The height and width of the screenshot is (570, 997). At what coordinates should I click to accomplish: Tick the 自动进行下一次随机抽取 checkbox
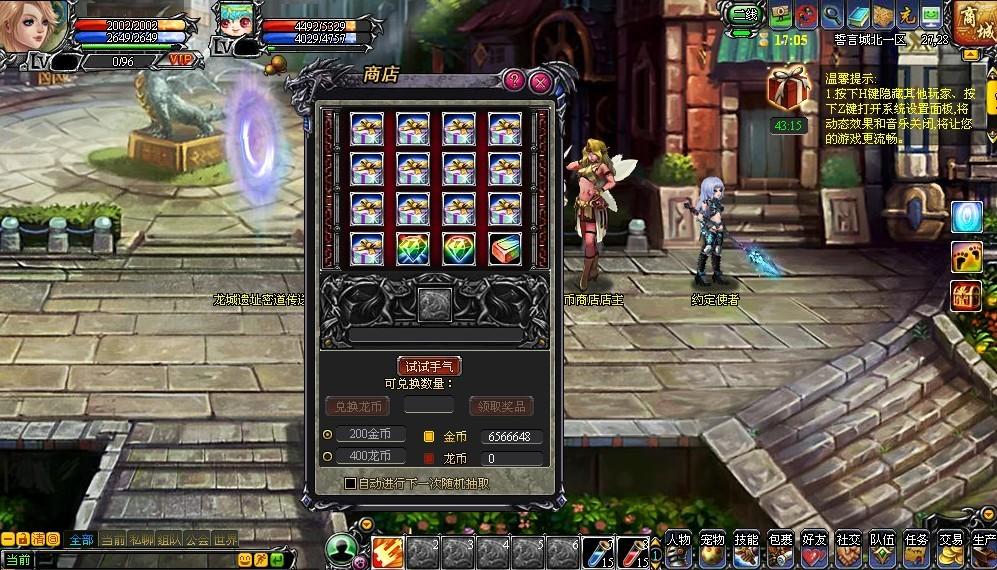coord(350,483)
